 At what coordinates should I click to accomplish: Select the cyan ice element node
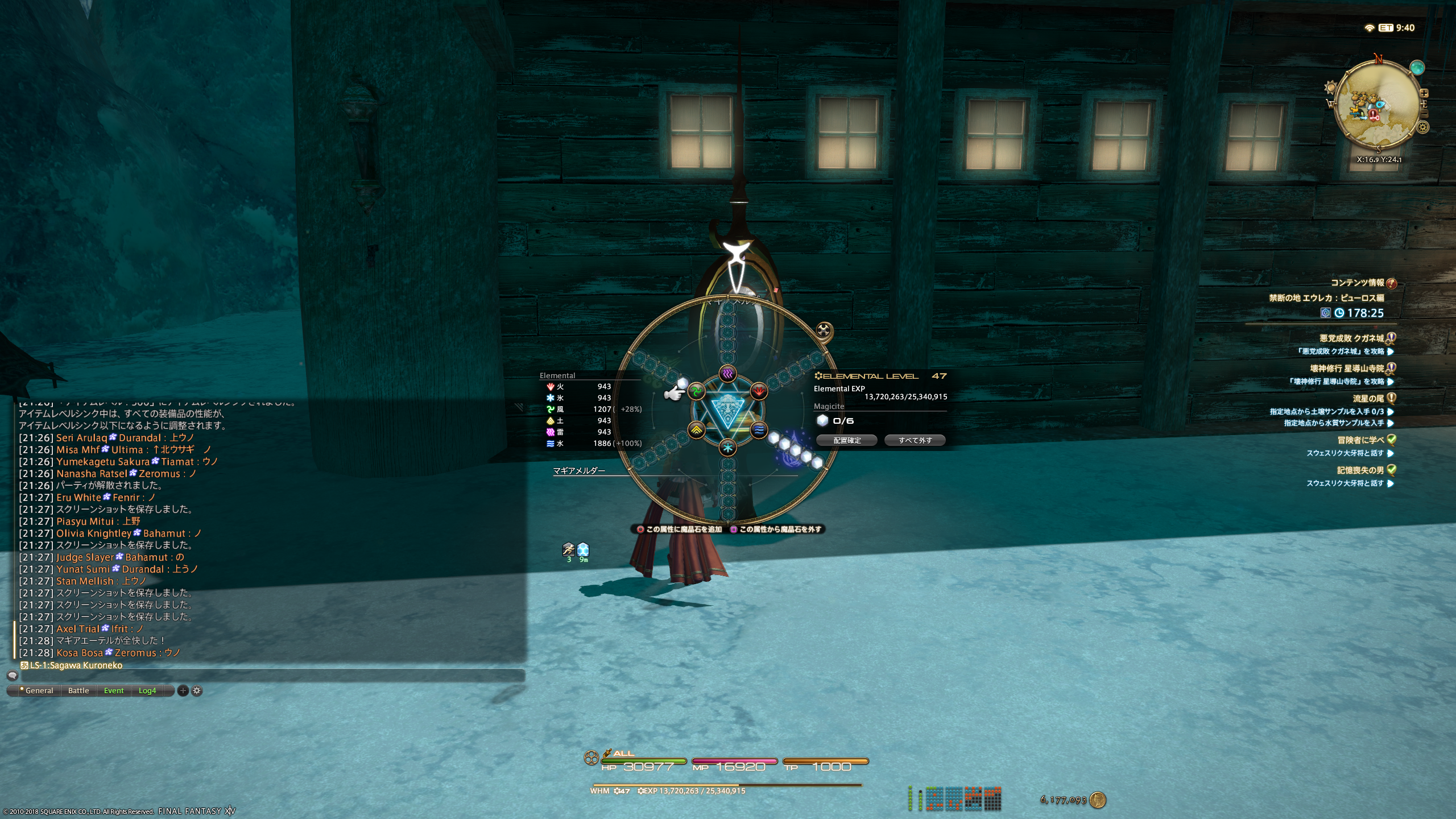pos(727,448)
